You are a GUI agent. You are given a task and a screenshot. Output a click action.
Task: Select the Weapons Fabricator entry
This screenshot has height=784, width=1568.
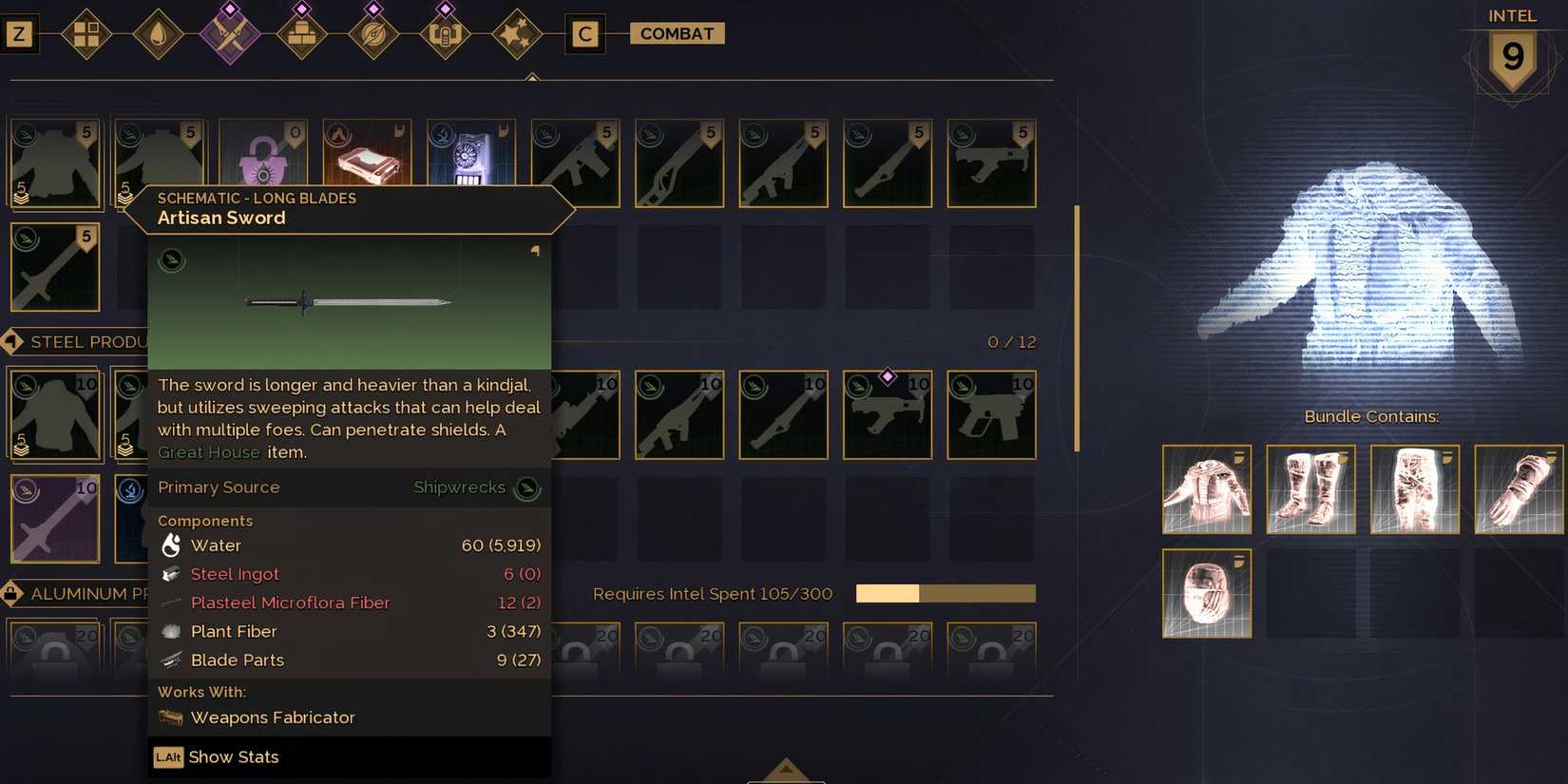(x=273, y=717)
